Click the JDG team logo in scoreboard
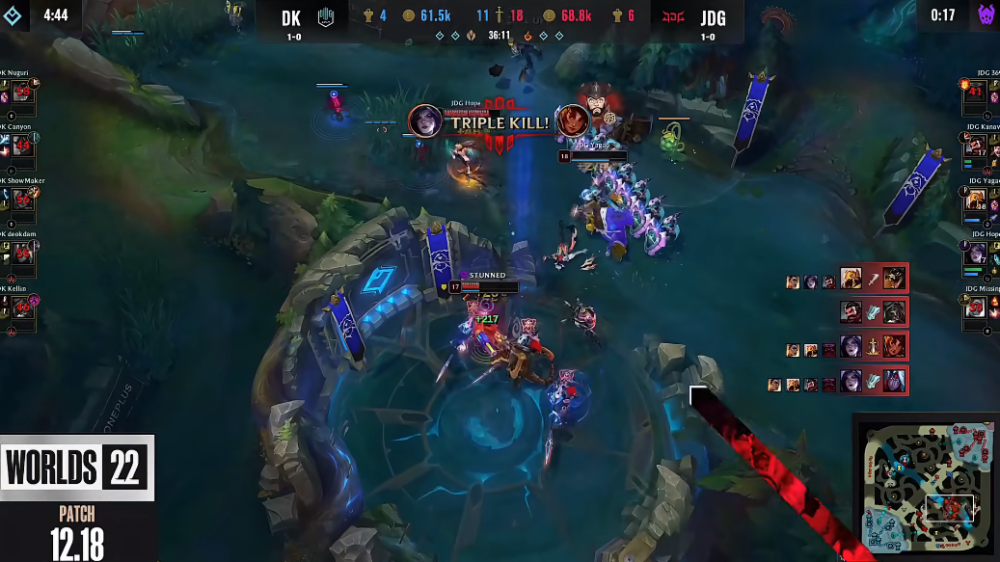This screenshot has height=562, width=1000. pos(670,18)
